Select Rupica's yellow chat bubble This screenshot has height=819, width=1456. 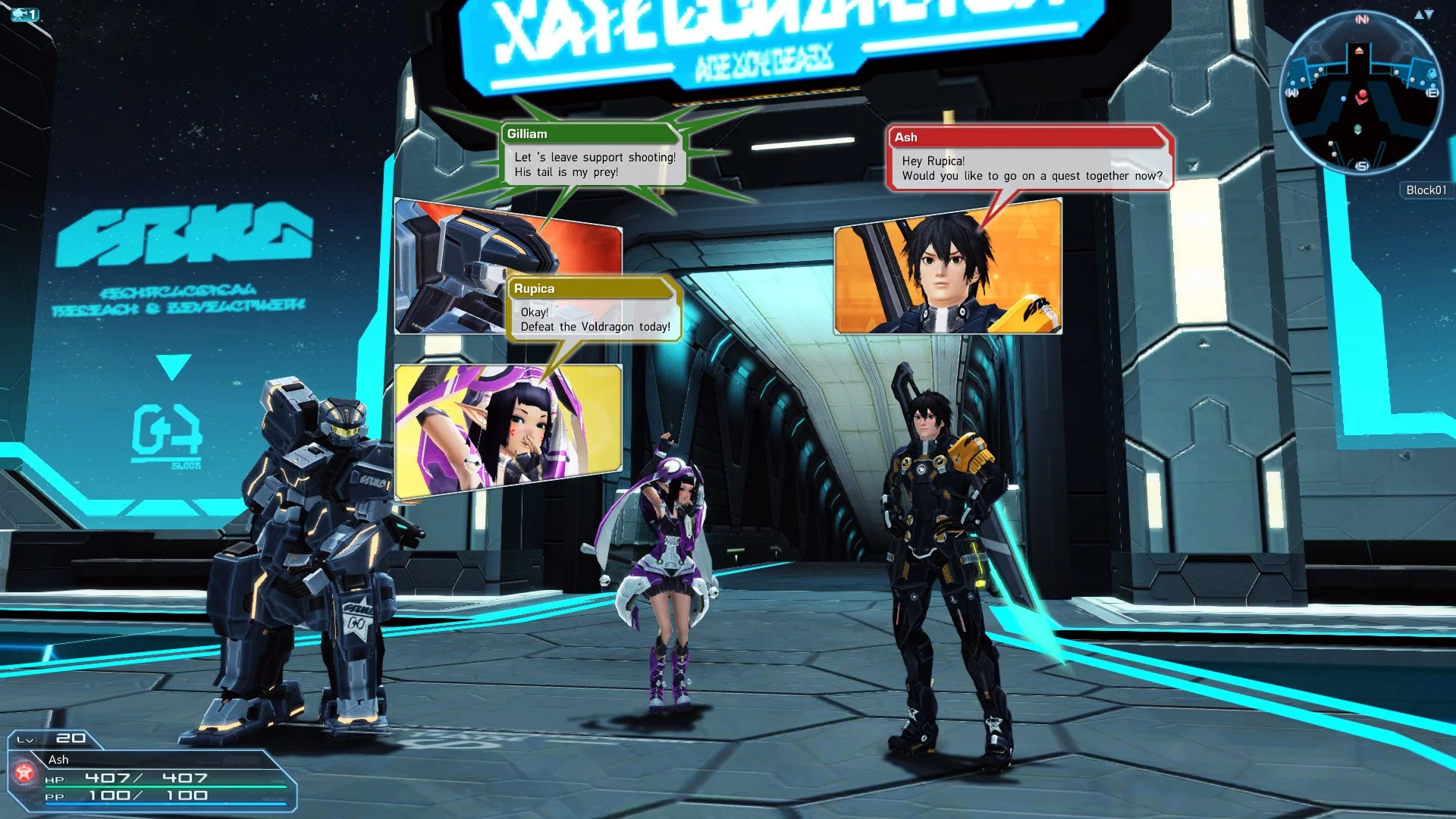coord(594,309)
